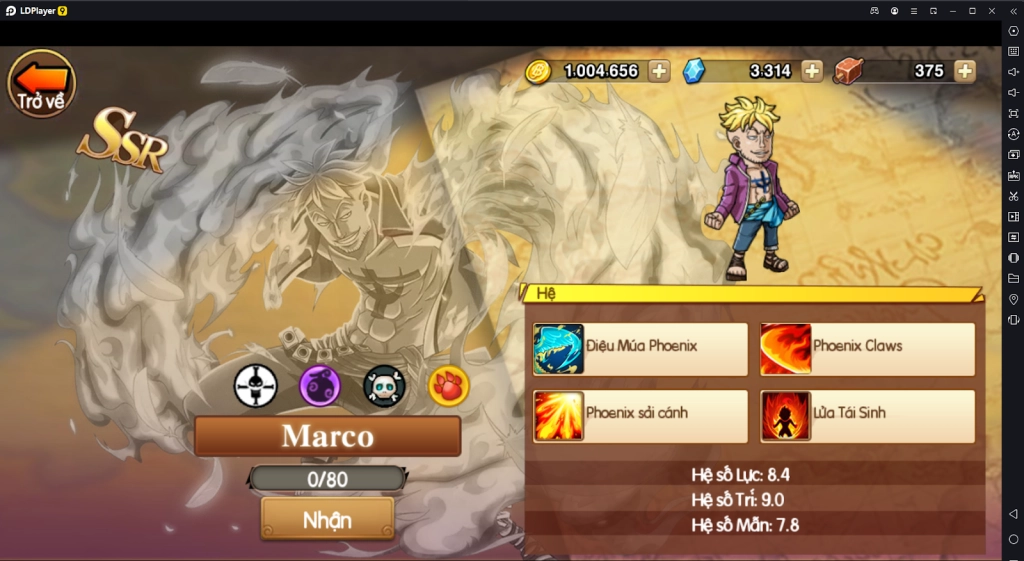
Task: Close the LDPlayer window
Action: click(x=991, y=10)
